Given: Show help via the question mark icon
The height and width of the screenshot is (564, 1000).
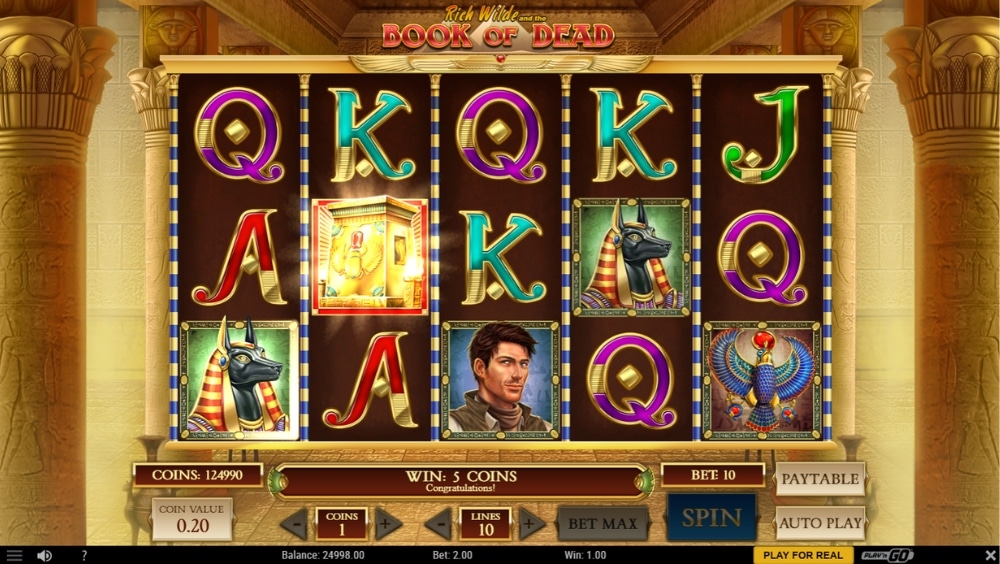Looking at the screenshot, I should tap(84, 555).
